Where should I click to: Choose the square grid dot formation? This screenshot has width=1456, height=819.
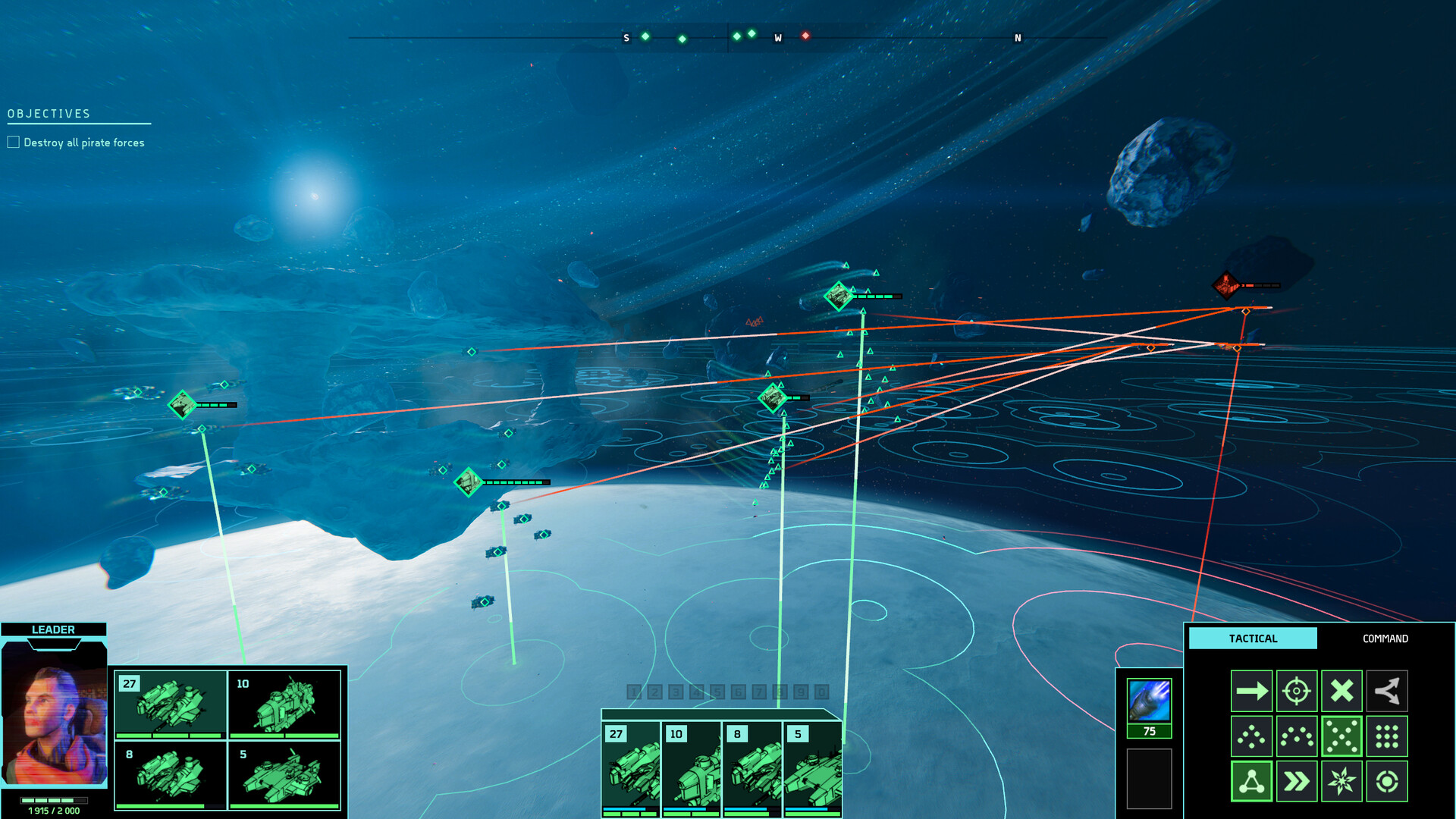click(x=1387, y=736)
